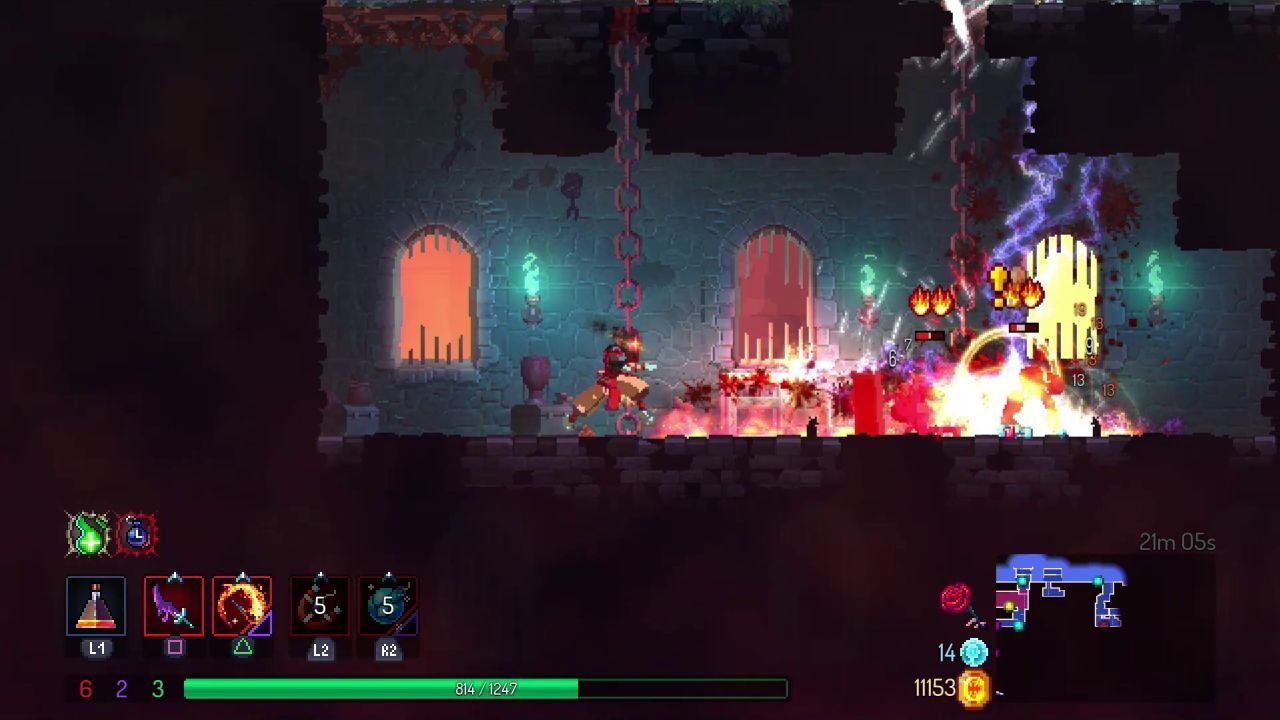Screen dimensions: 1280x720
Task: Click the green flame mutation icon
Action: 88,534
